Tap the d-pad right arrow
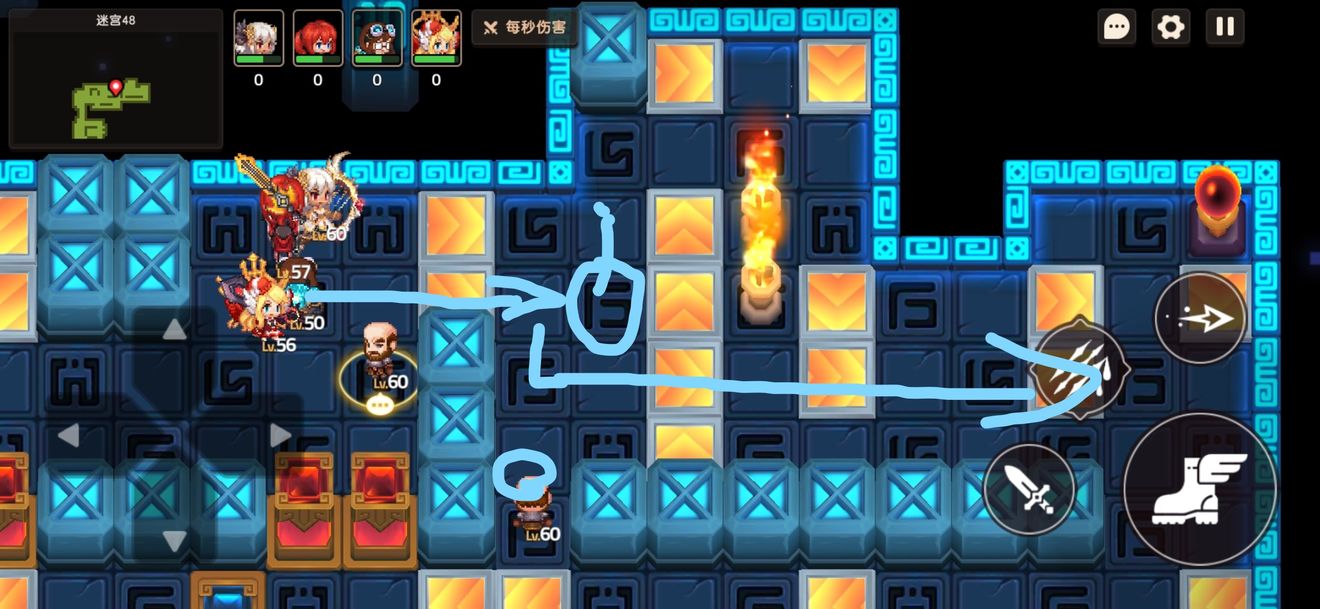 point(281,435)
